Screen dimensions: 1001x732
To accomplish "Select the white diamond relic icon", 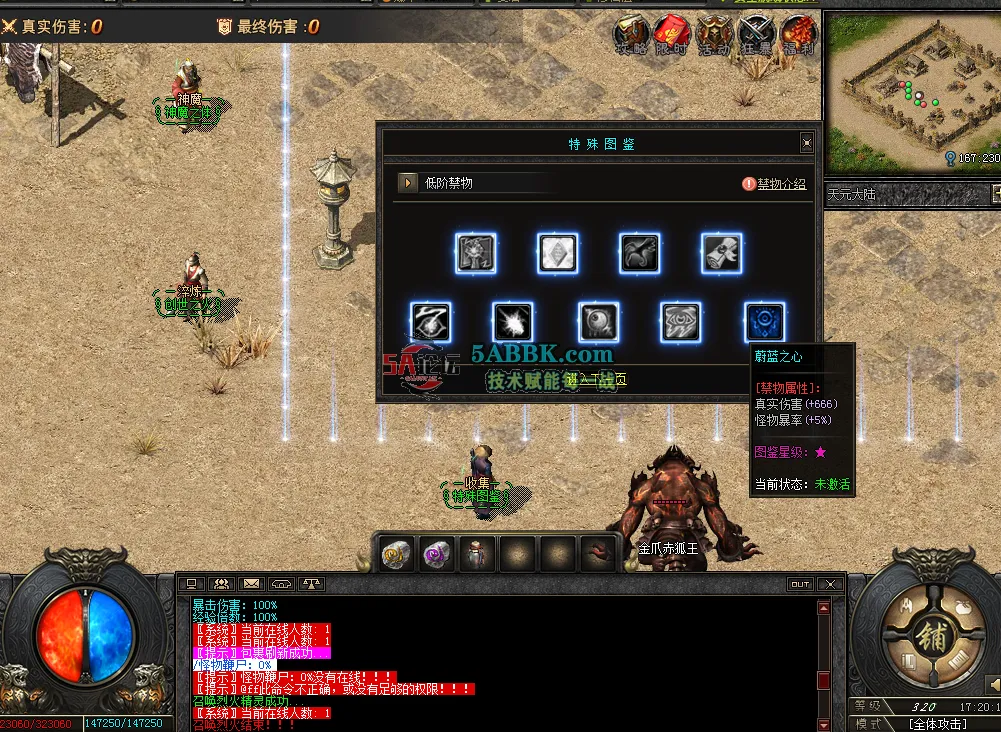I will pyautogui.click(x=557, y=254).
